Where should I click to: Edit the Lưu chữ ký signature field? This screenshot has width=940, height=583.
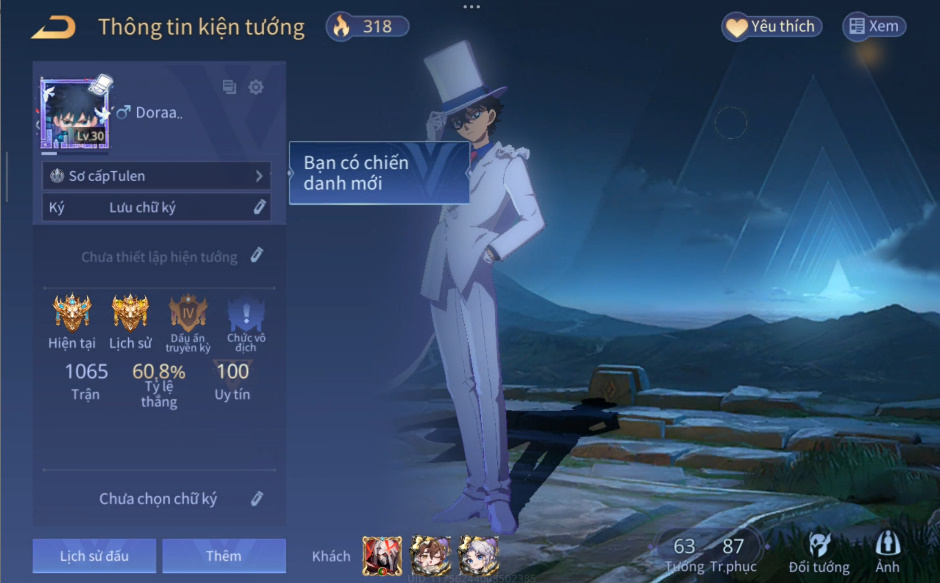(259, 207)
